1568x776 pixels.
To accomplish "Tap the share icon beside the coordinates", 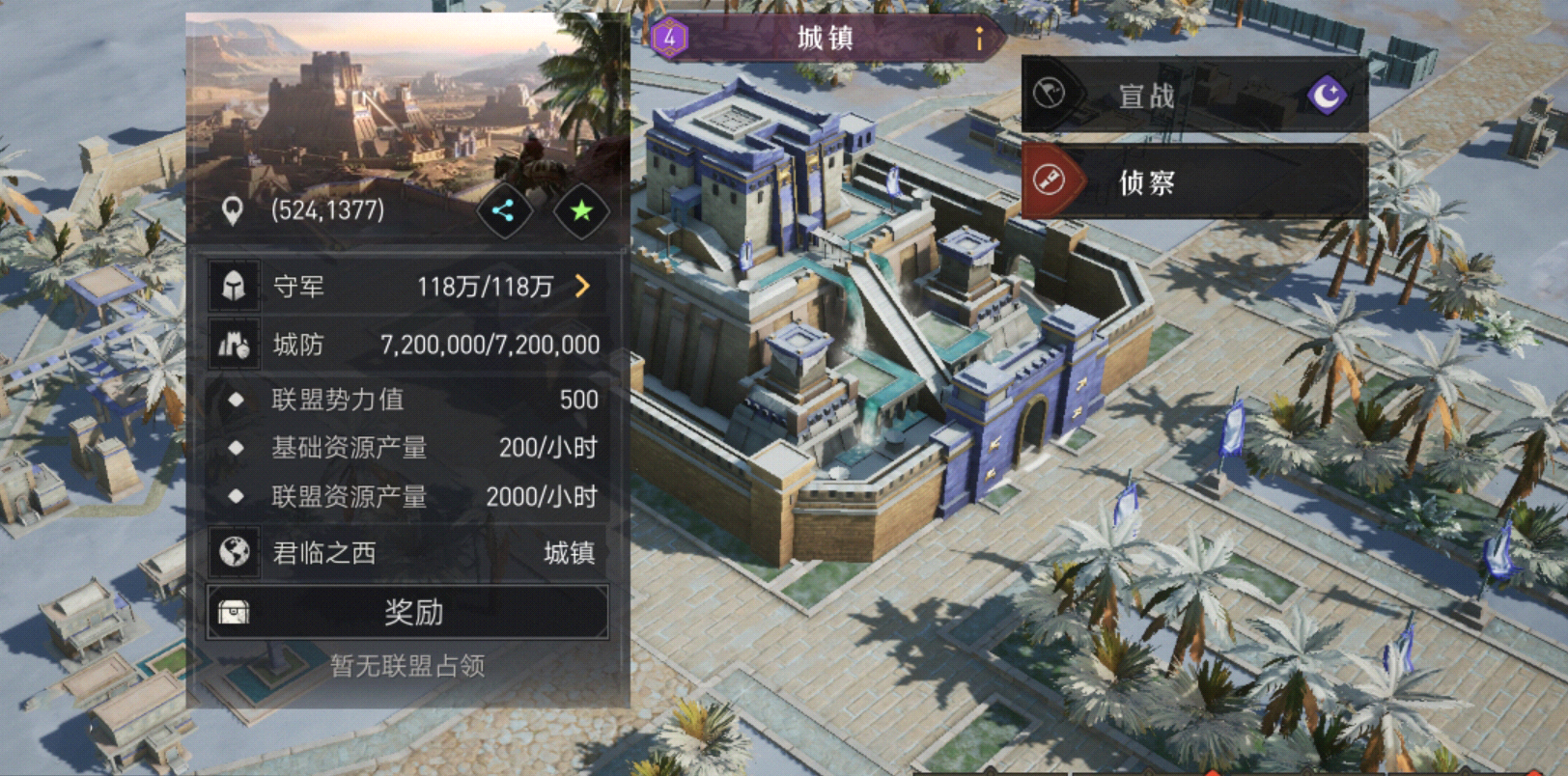I will pos(504,211).
